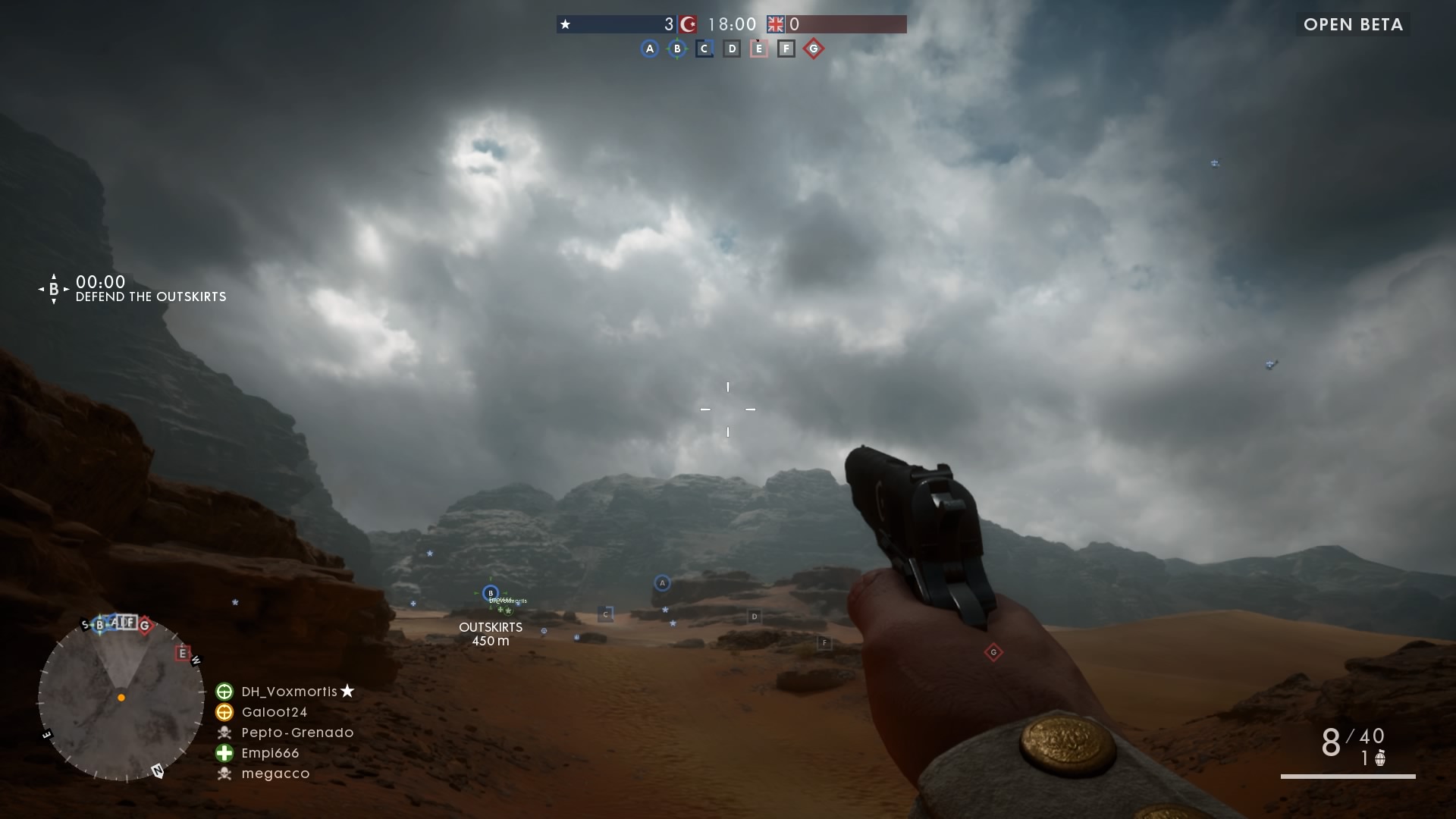Image resolution: width=1456 pixels, height=819 pixels.
Task: Select Pepto-Grenado in the squad list
Action: [297, 733]
